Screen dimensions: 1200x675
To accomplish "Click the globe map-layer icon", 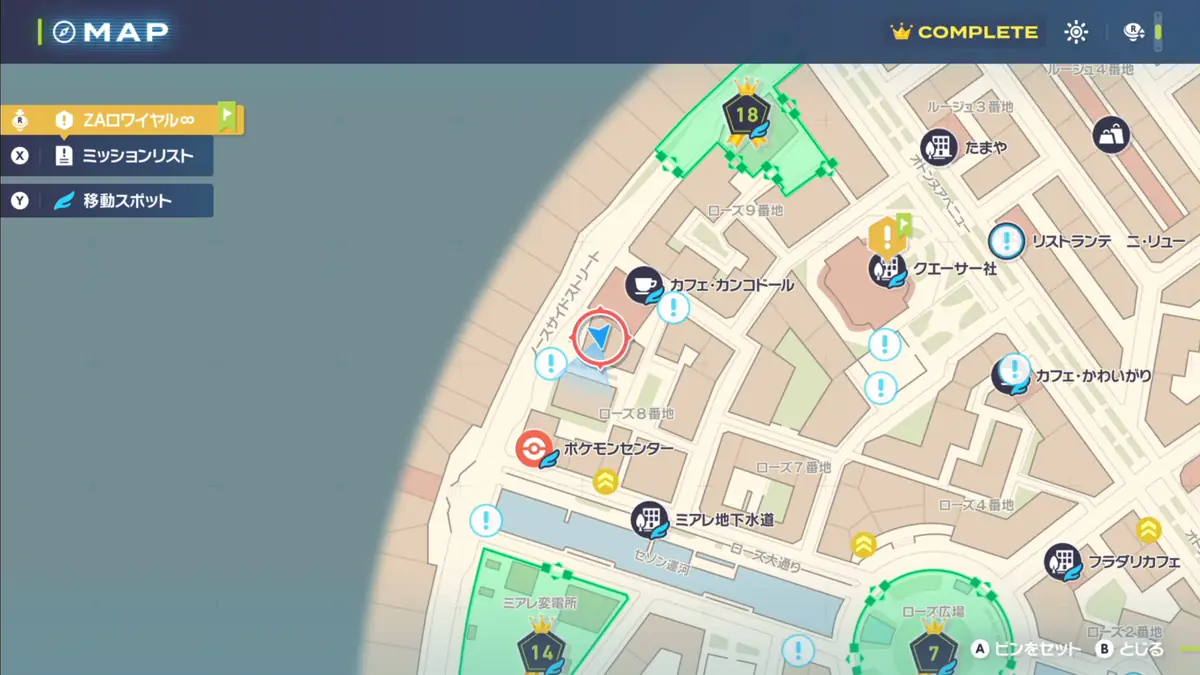I will pos(1134,32).
